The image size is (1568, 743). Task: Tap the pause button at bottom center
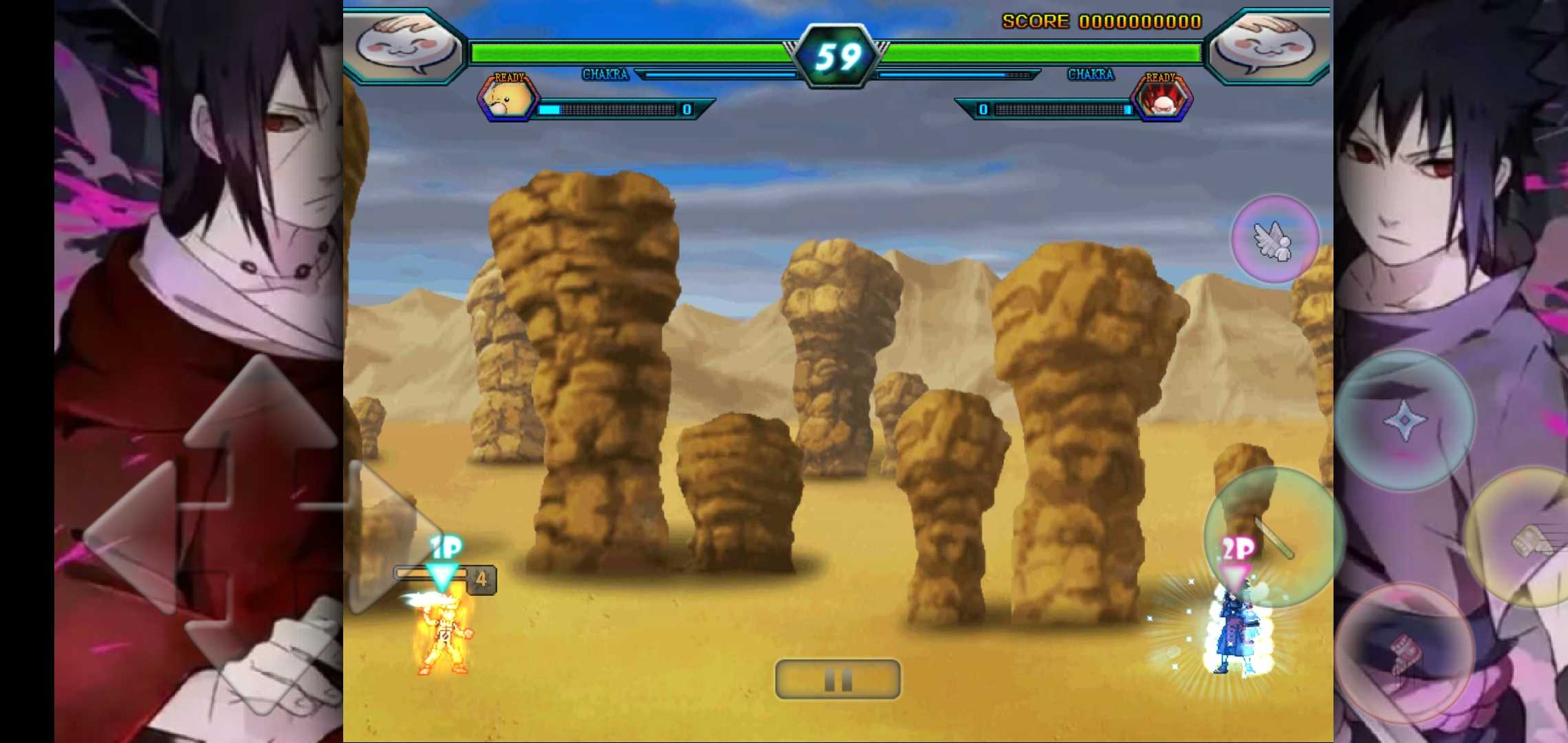click(838, 679)
